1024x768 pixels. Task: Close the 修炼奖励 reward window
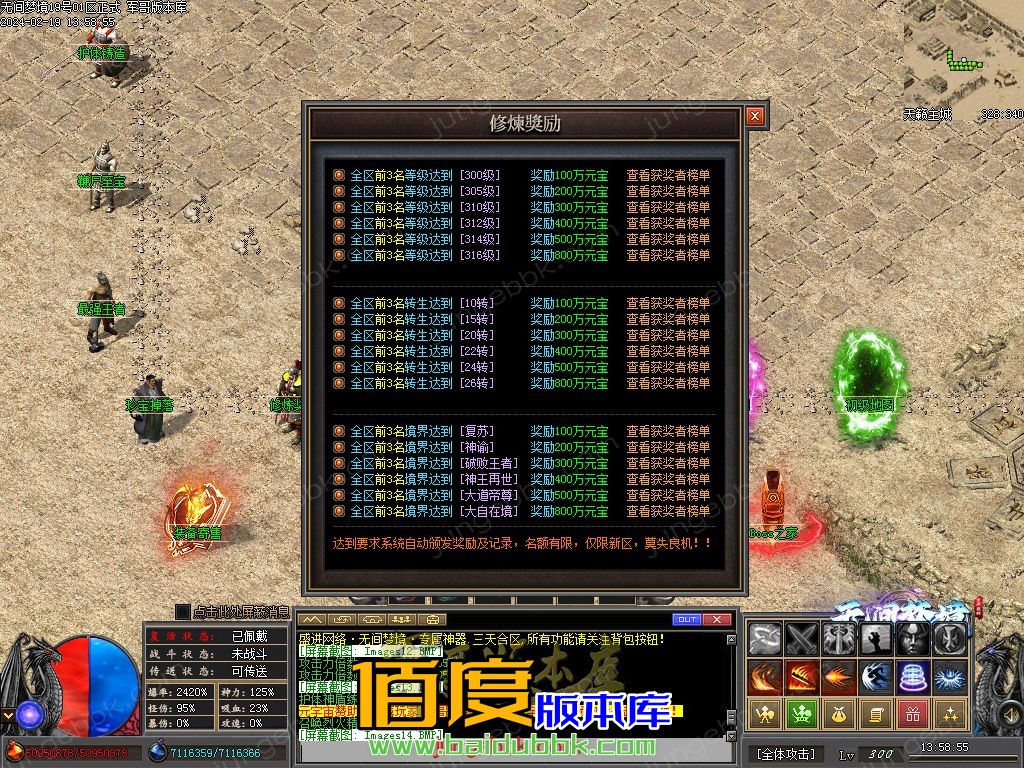point(755,116)
